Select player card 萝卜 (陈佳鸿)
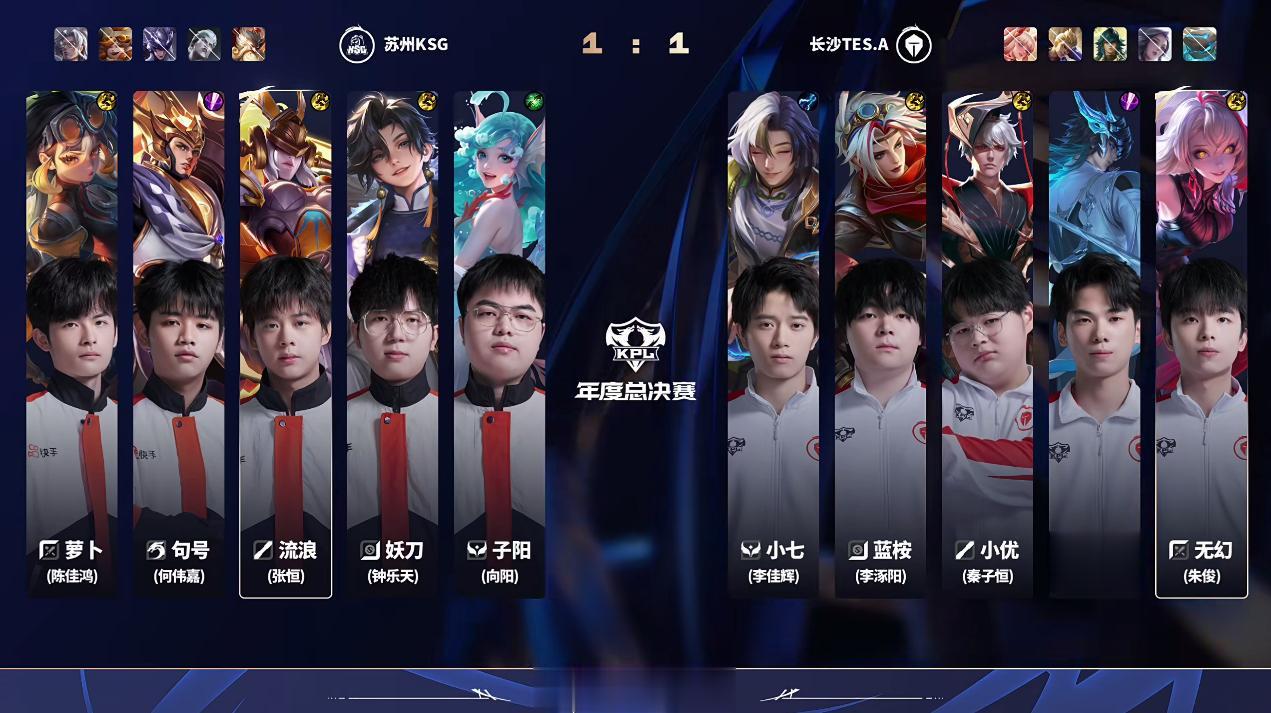1271x713 pixels. (x=71, y=345)
